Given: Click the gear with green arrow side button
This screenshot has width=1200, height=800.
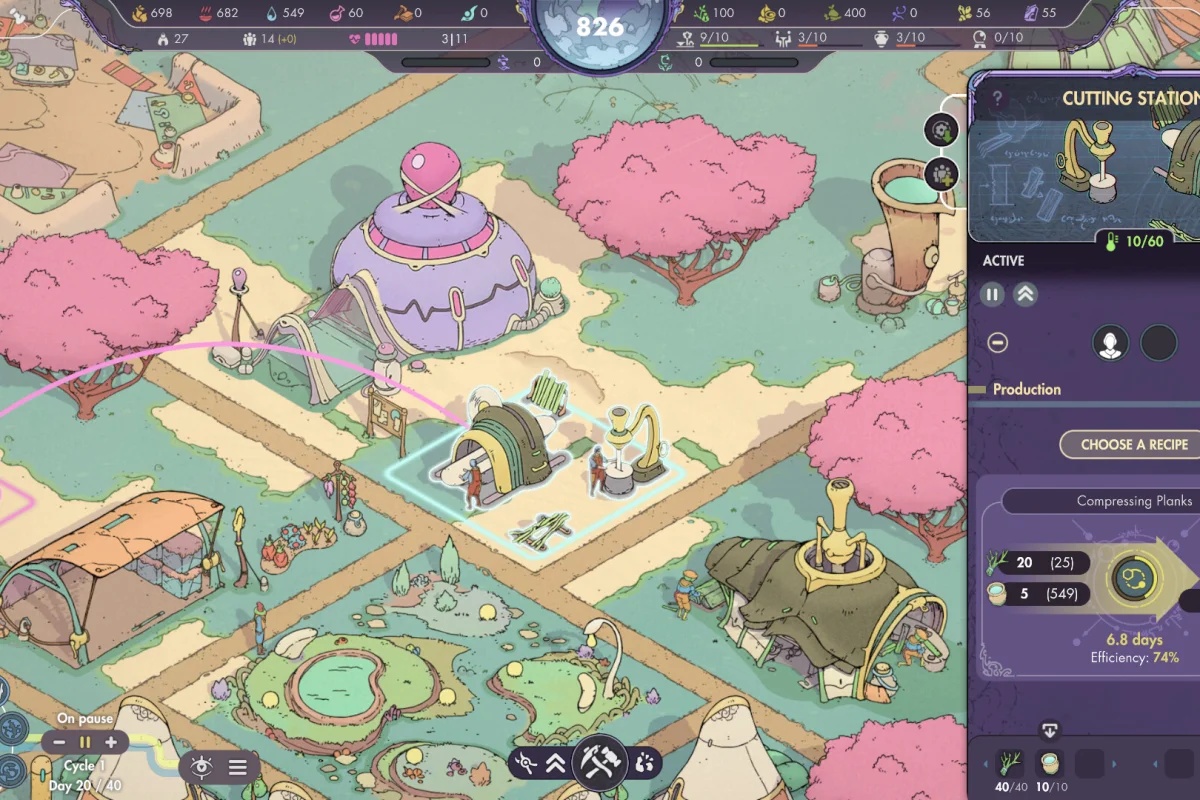Looking at the screenshot, I should (x=941, y=129).
